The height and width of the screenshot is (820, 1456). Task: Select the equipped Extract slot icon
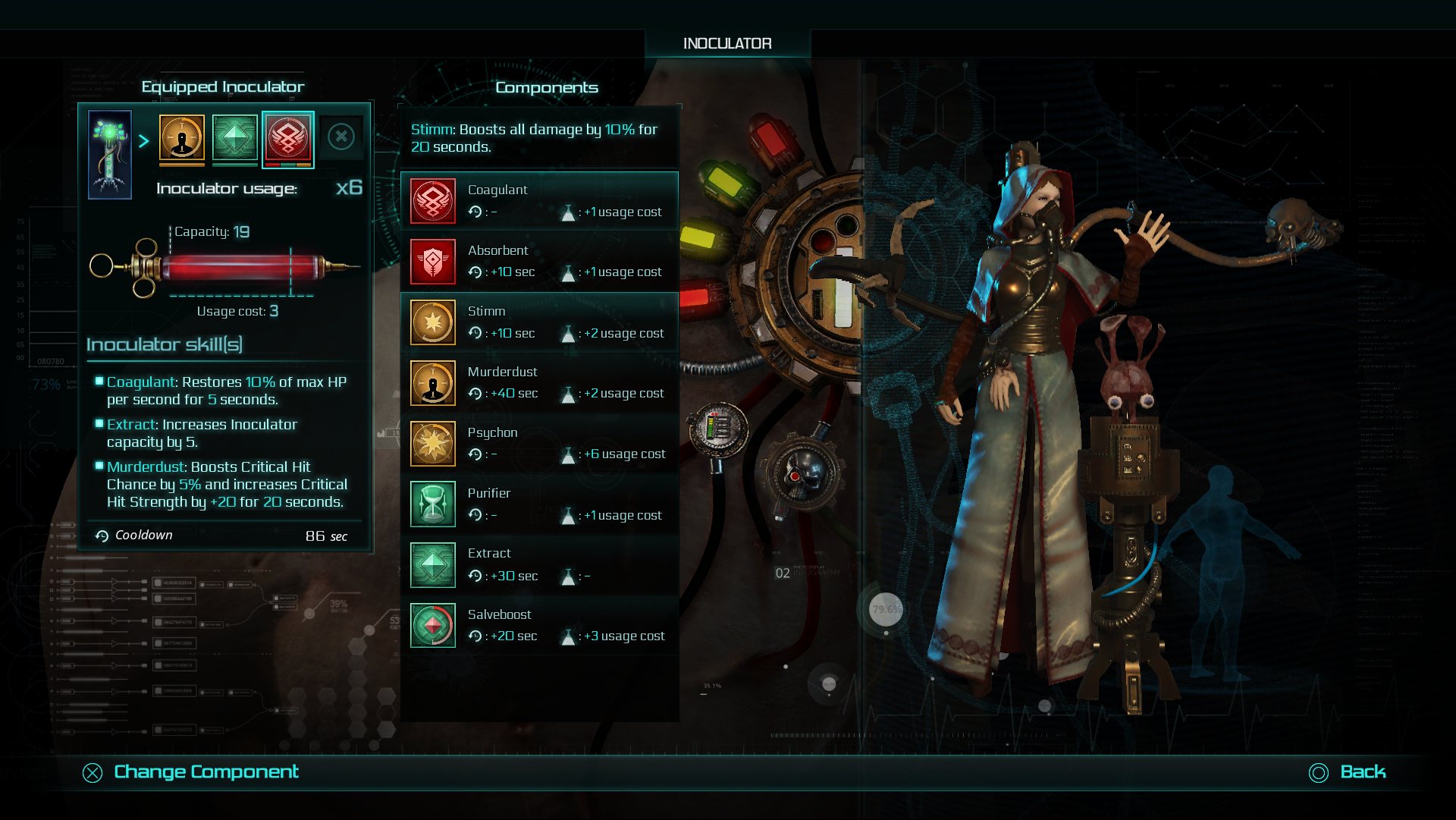[x=235, y=139]
